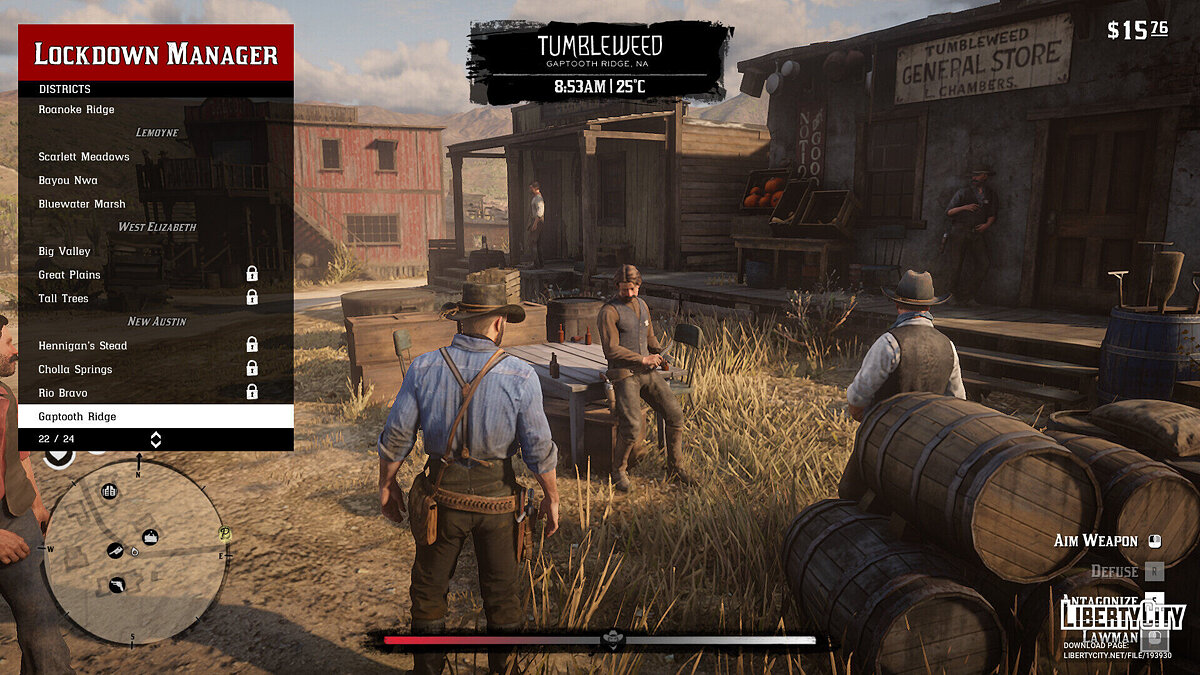Choose Hennigan's Stead district
This screenshot has width=1200, height=675.
83,345
